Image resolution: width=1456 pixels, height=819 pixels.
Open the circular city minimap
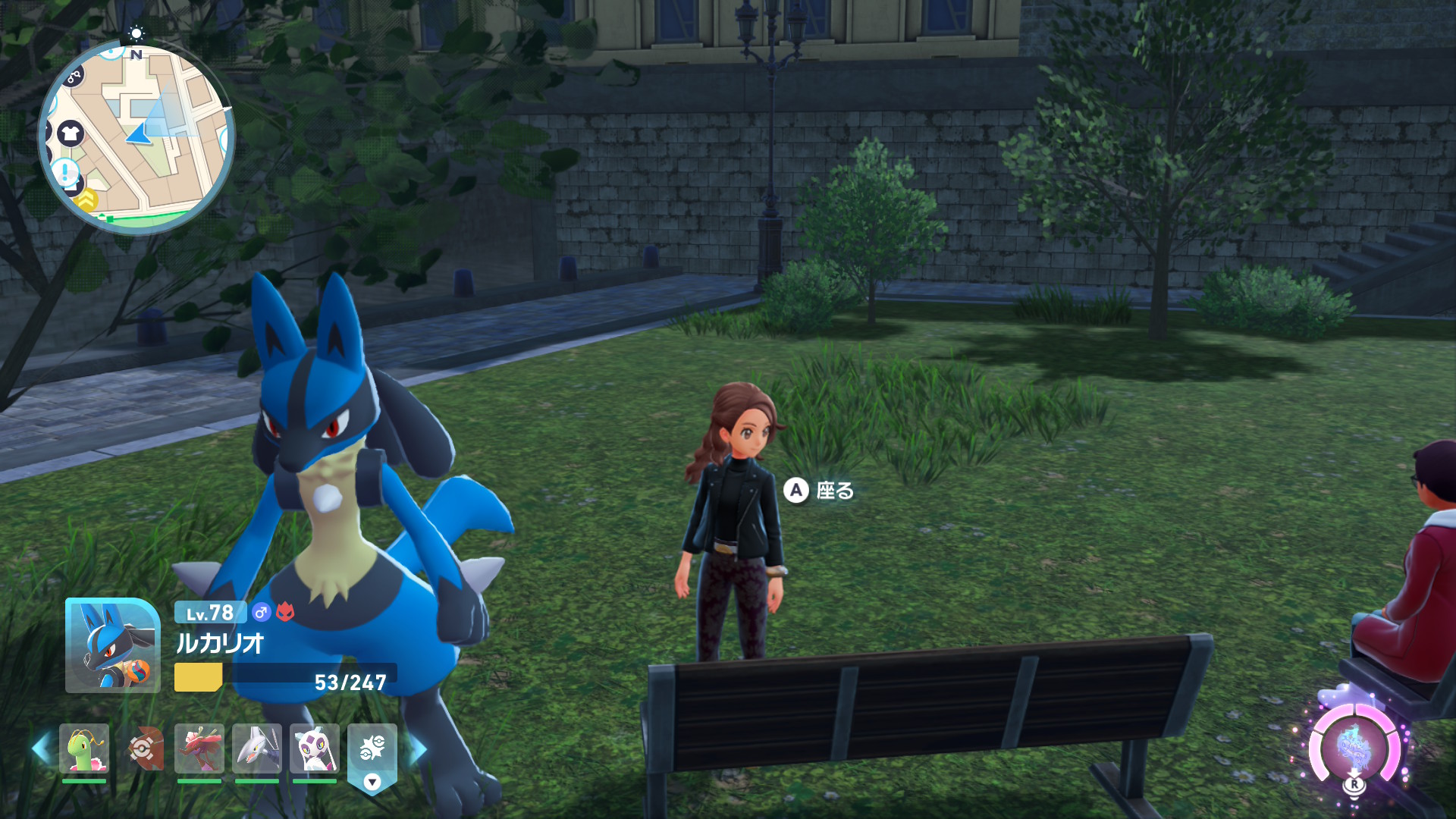coord(136,136)
